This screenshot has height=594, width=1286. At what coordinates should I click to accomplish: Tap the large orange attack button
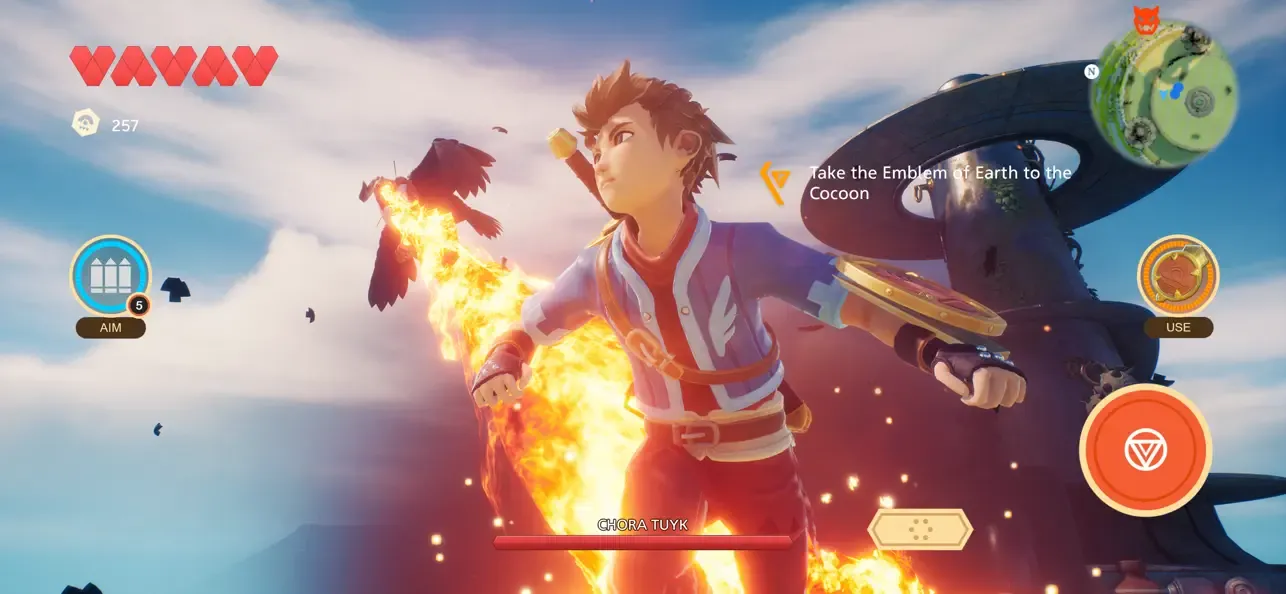[x=1145, y=450]
